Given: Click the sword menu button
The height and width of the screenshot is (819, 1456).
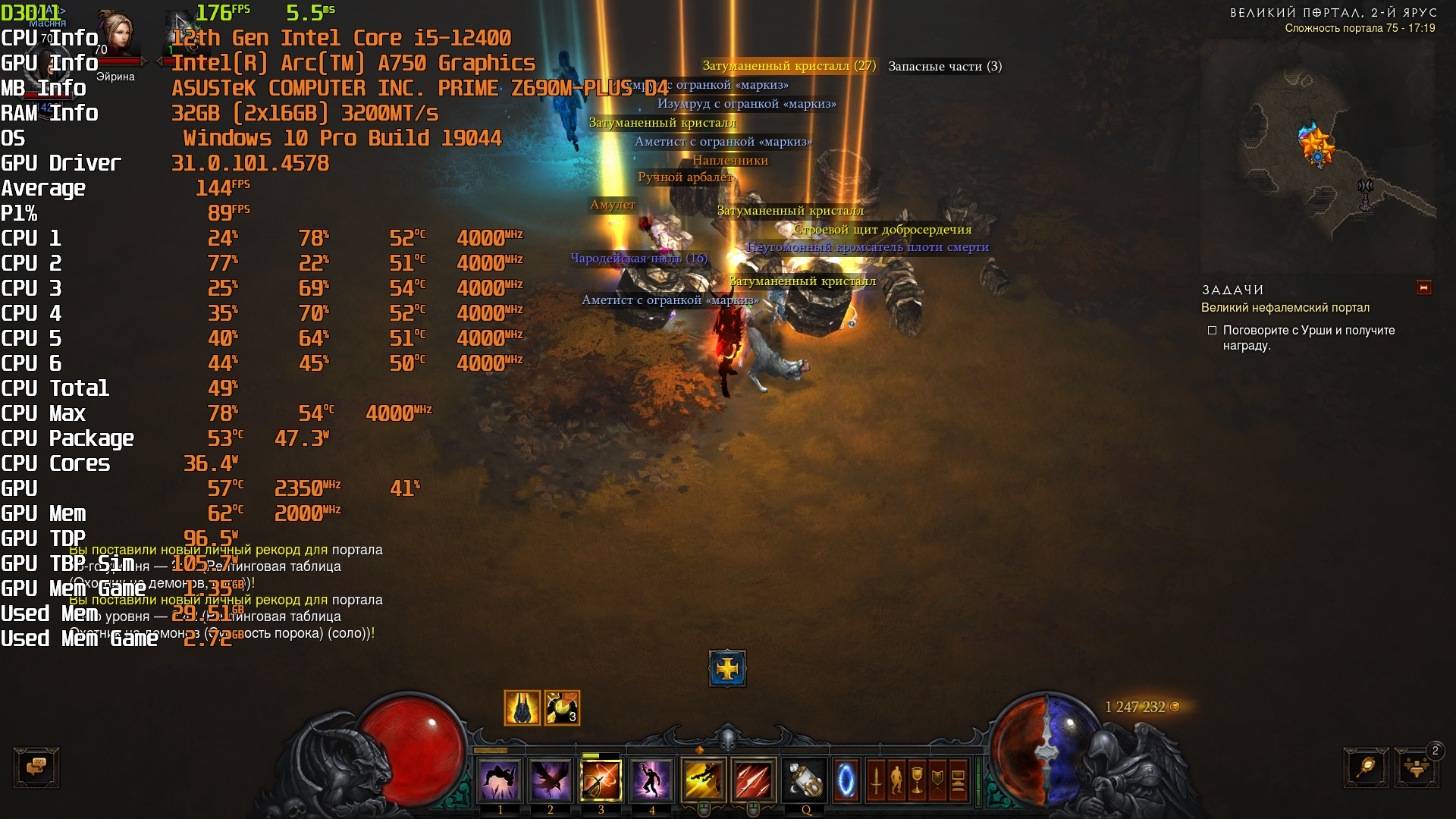Looking at the screenshot, I should click(x=876, y=780).
